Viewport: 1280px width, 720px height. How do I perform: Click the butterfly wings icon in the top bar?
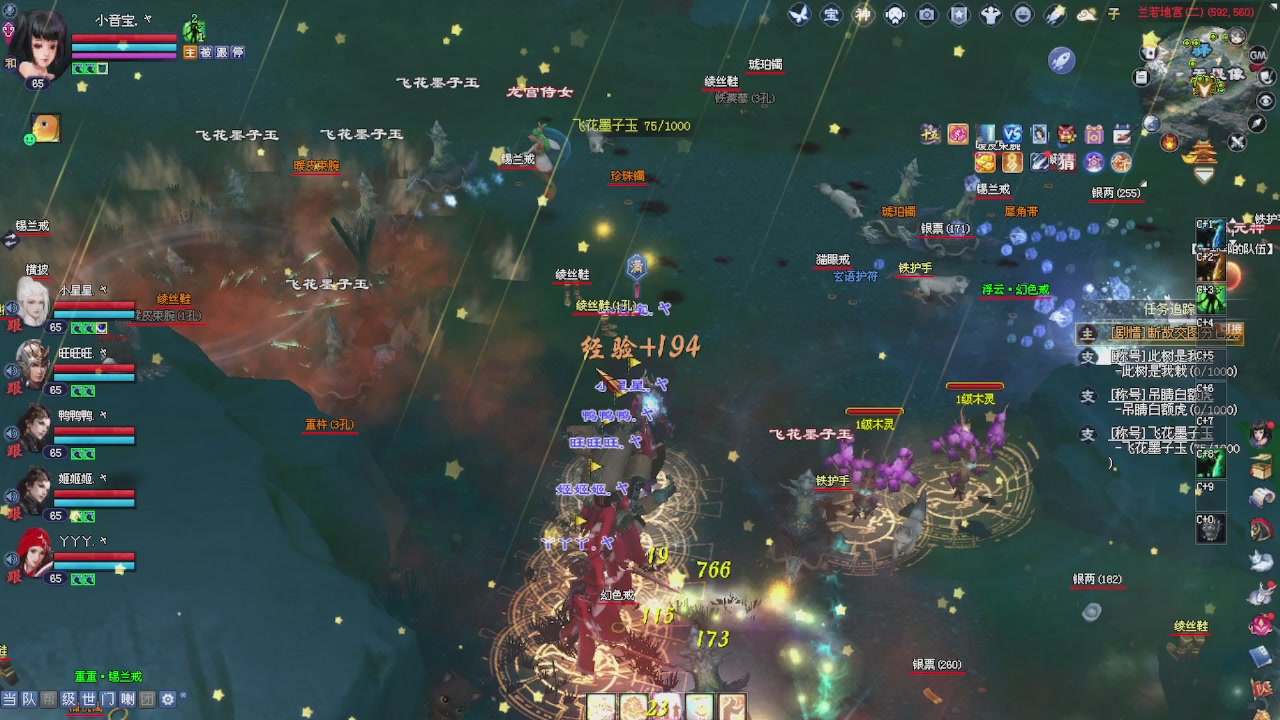tap(800, 14)
